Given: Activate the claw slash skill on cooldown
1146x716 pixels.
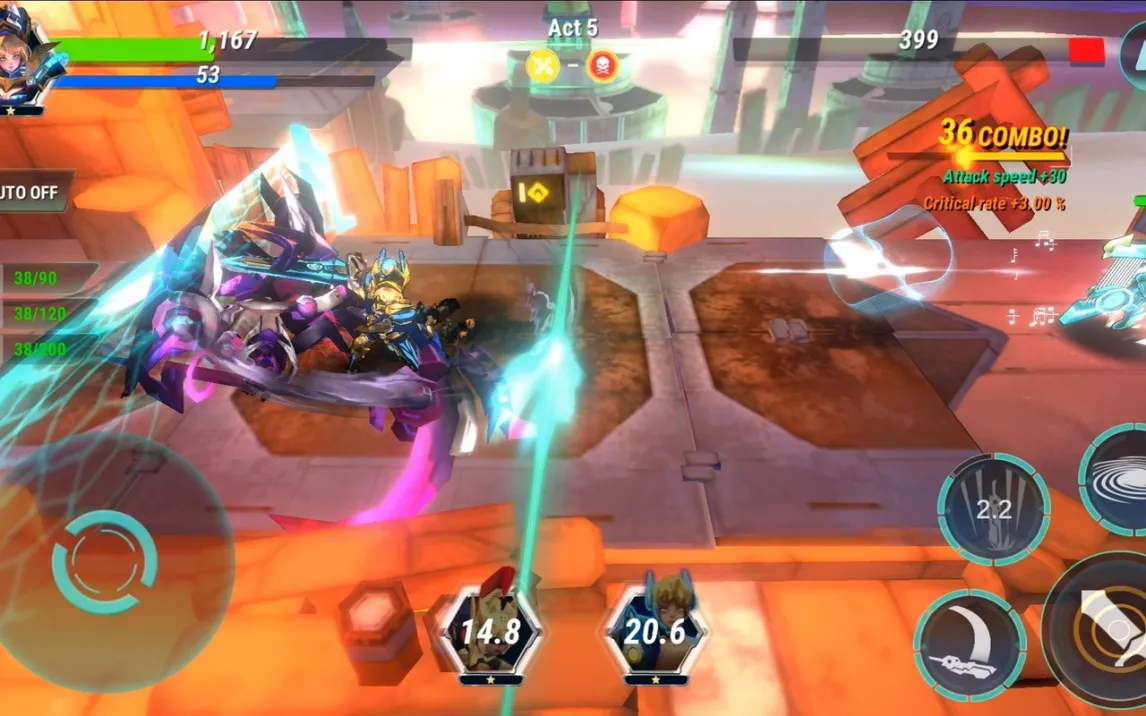Looking at the screenshot, I should [993, 508].
